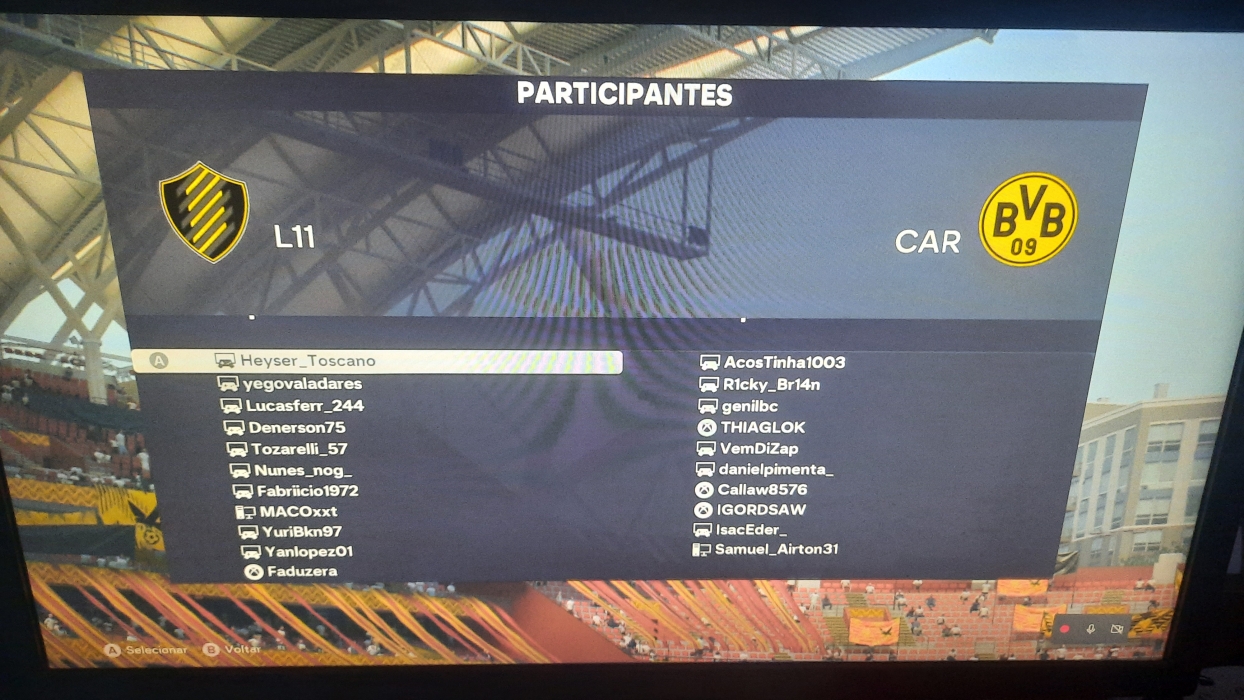Select Yanlopez01 from the list

308,552
